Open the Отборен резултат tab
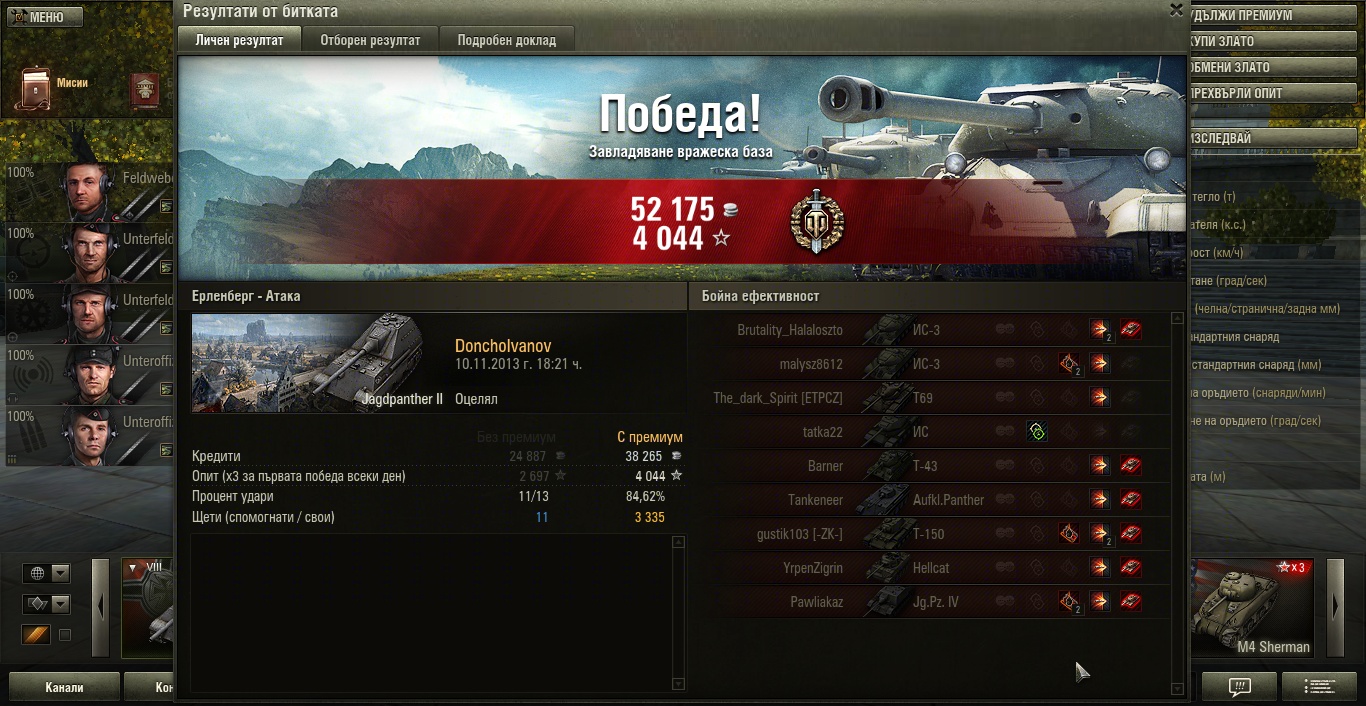 (370, 40)
